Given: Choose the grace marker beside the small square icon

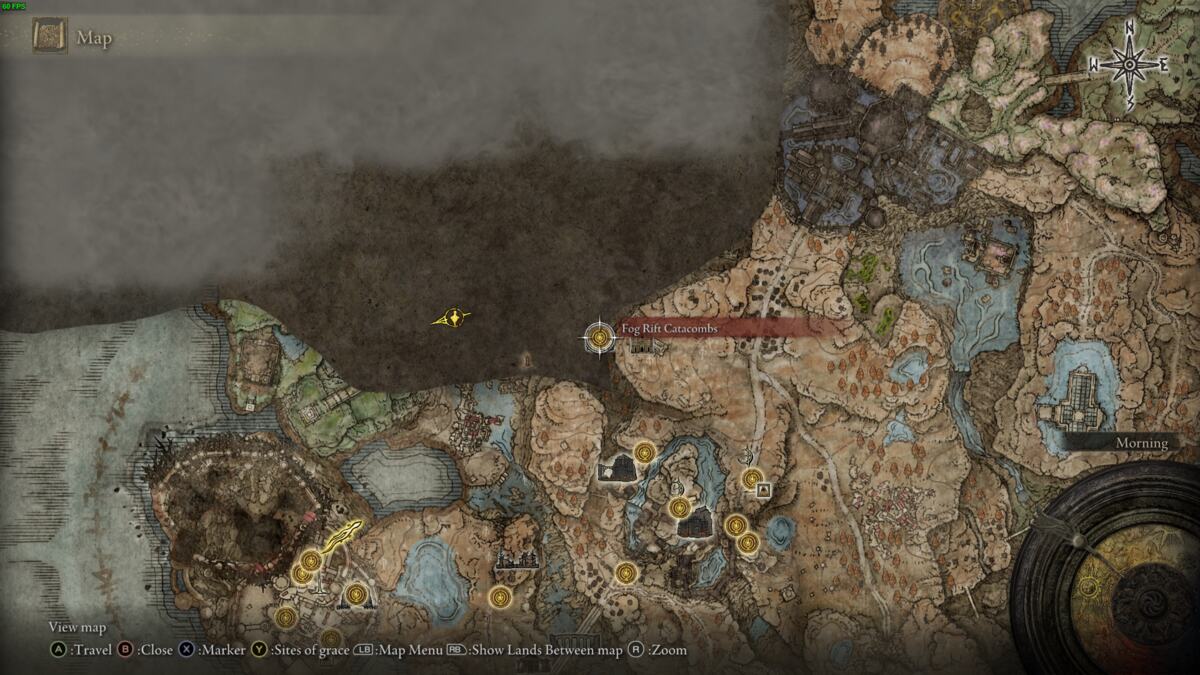Looking at the screenshot, I should (752, 479).
